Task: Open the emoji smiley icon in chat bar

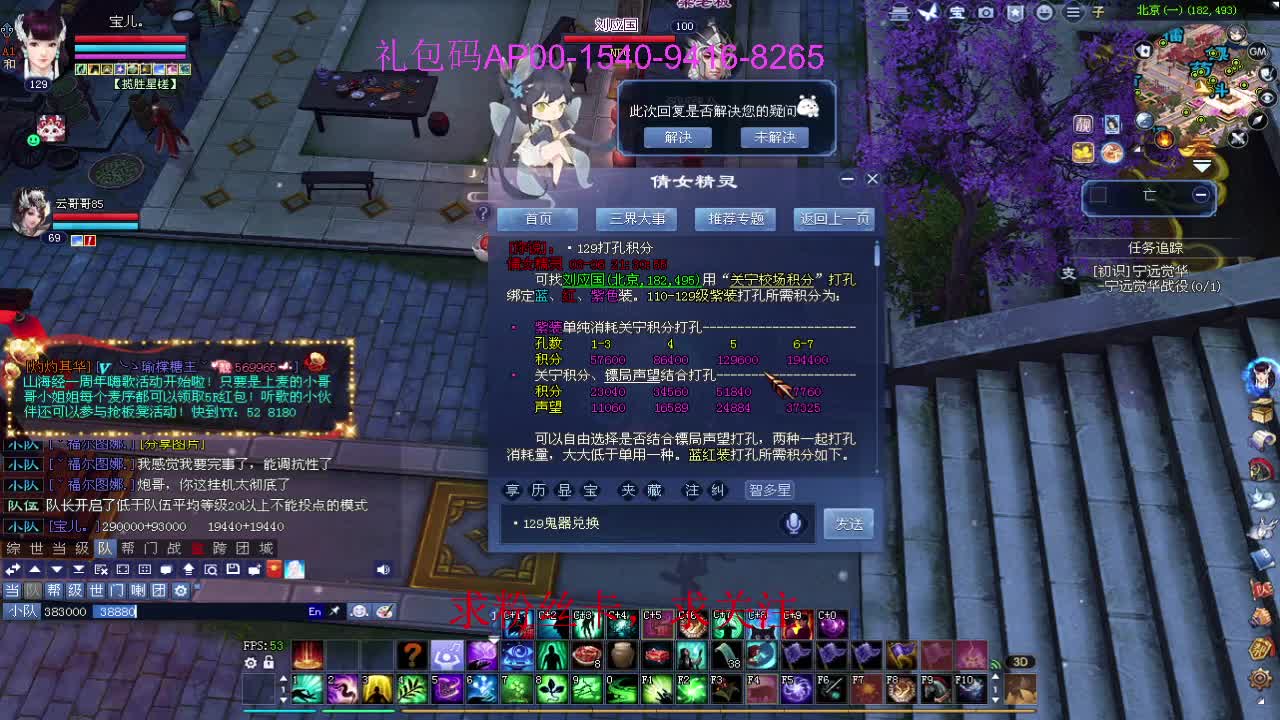Action: pyautogui.click(x=359, y=610)
